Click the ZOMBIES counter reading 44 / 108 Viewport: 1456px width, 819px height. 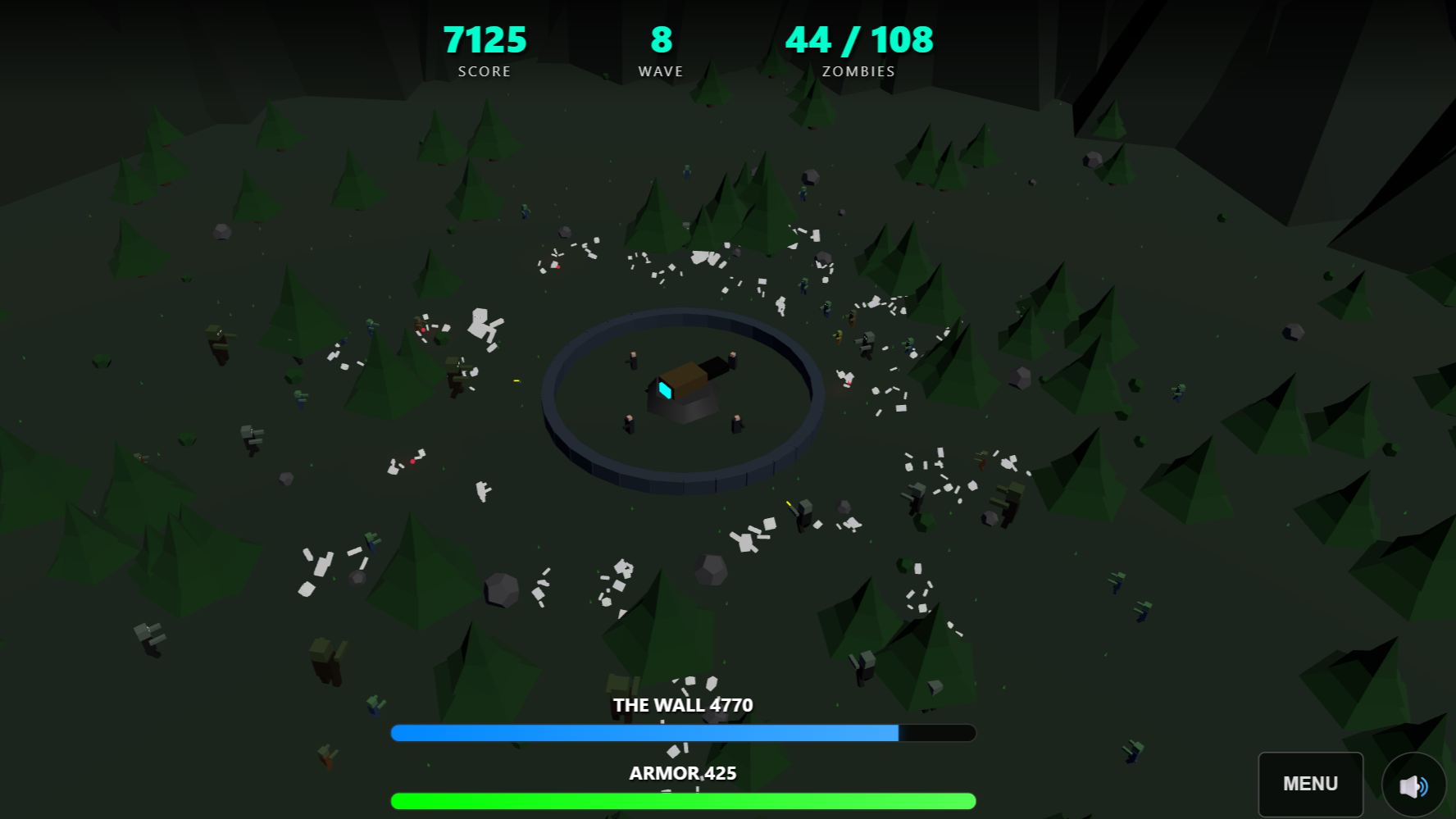tap(858, 39)
